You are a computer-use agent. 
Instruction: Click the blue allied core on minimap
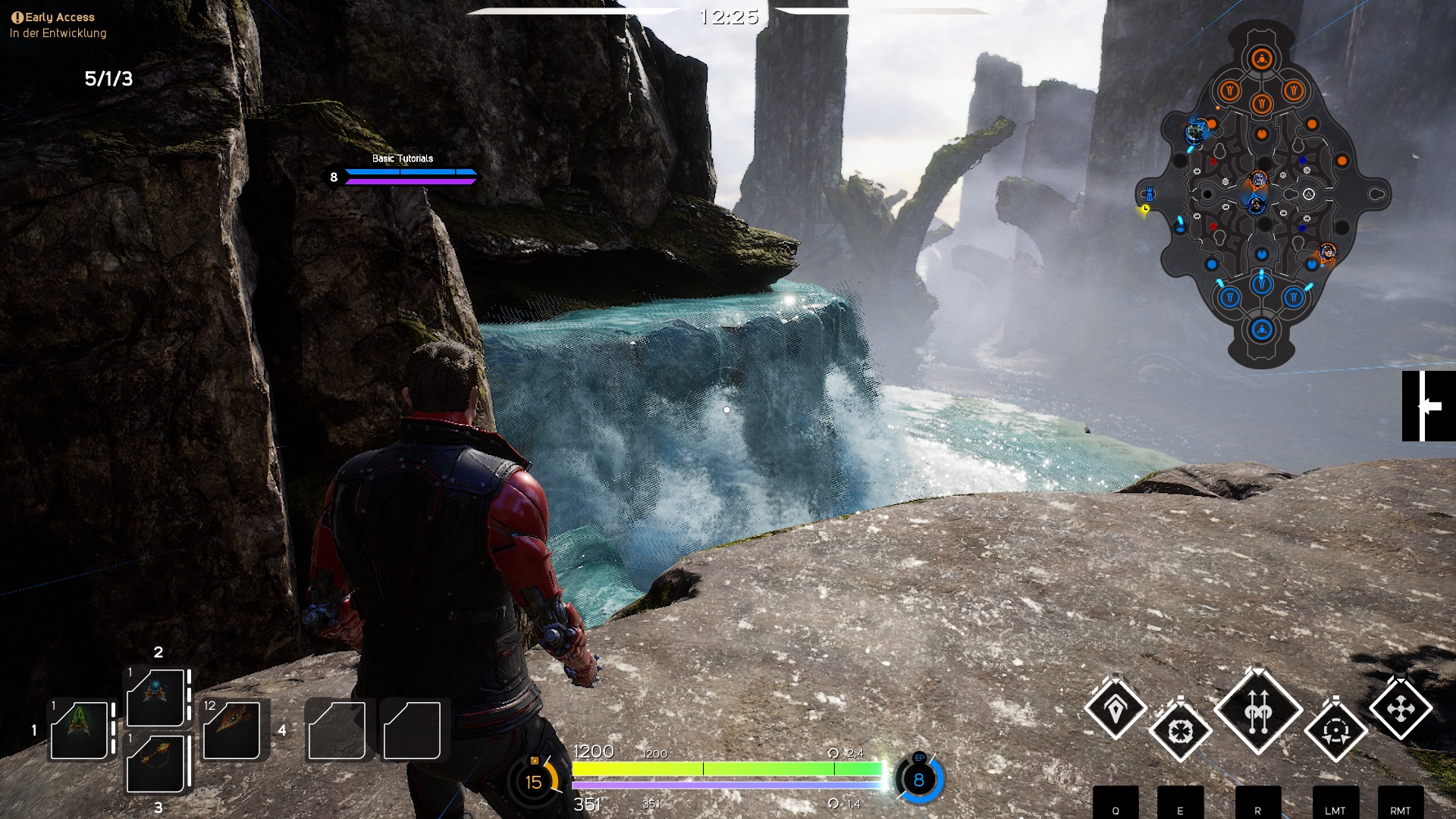(x=1261, y=330)
